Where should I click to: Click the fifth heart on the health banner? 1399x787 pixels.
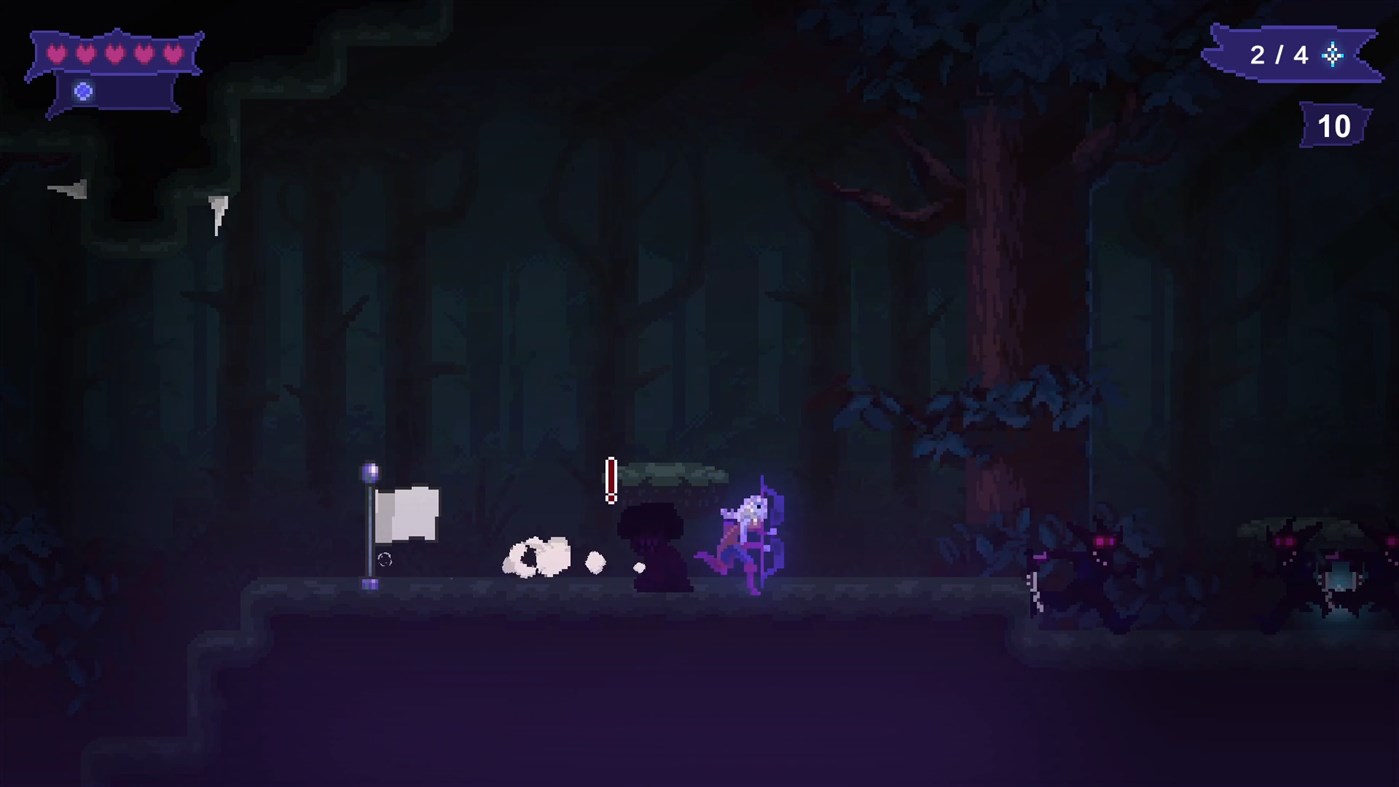172,53
